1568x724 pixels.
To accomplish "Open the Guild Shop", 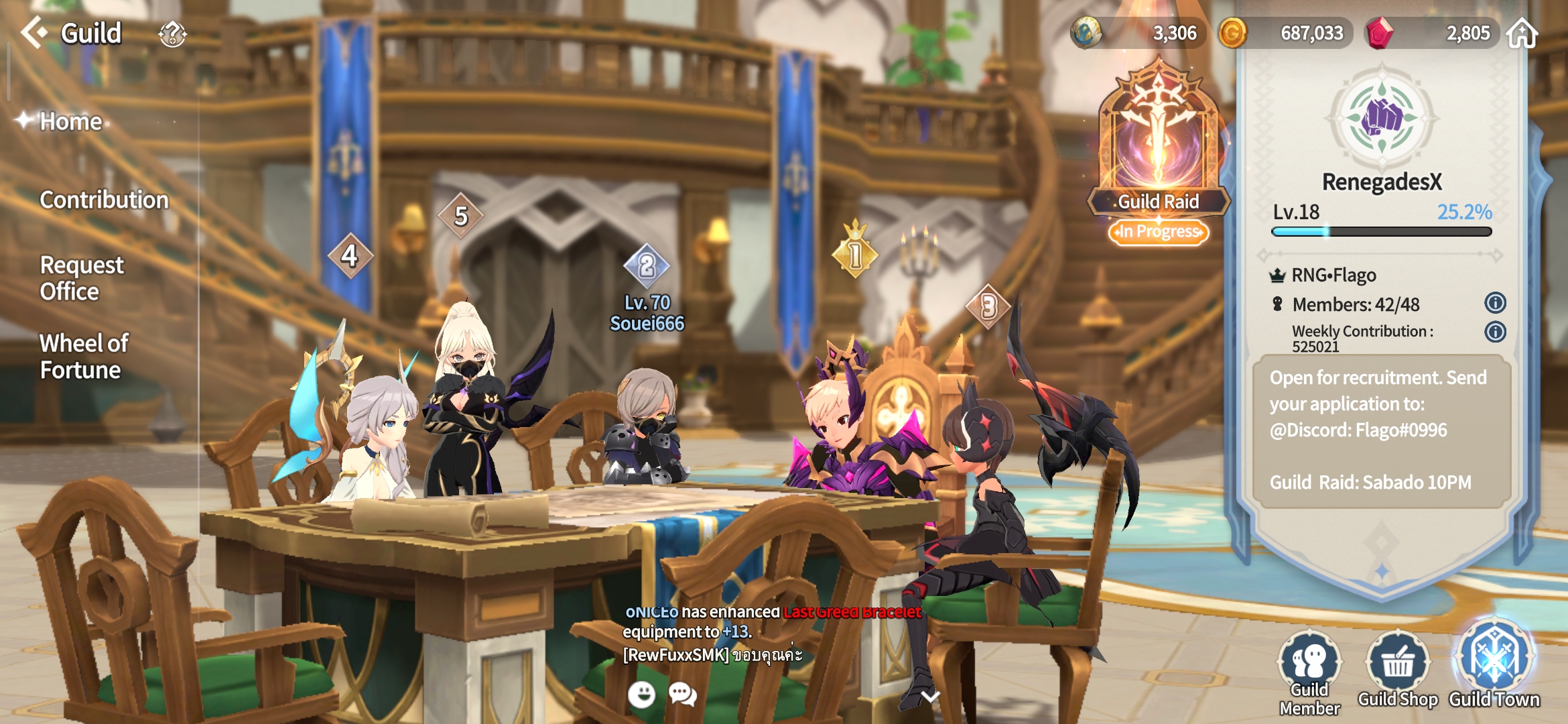I will pyautogui.click(x=1398, y=670).
